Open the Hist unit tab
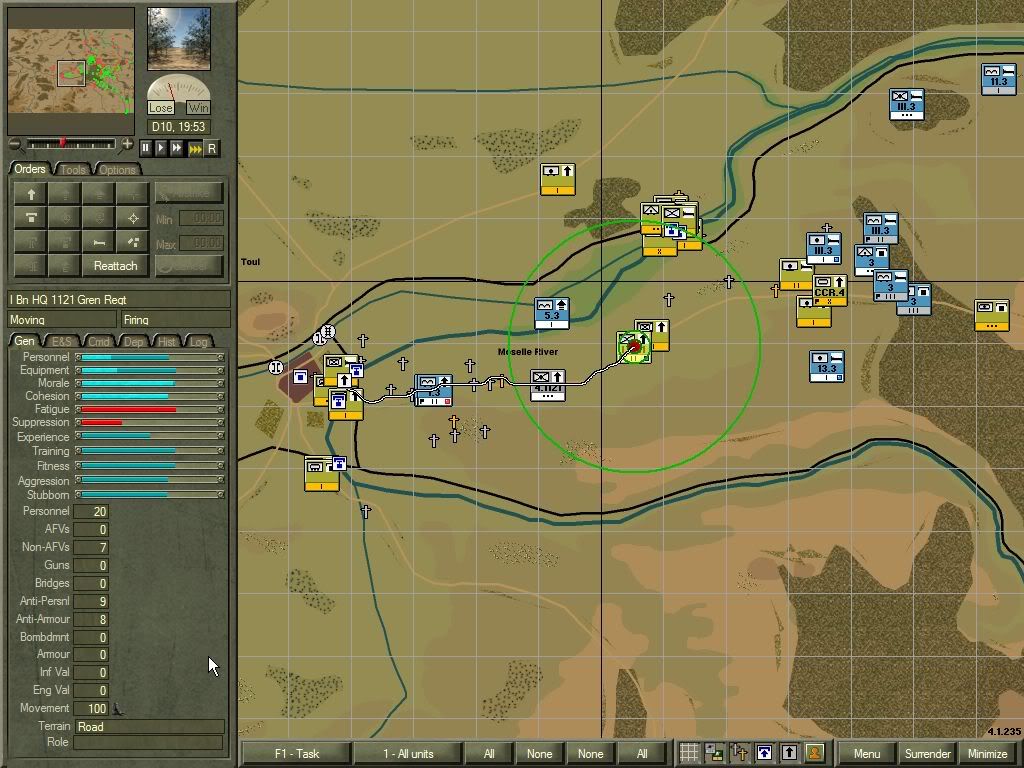The image size is (1024, 768). pyautogui.click(x=167, y=342)
